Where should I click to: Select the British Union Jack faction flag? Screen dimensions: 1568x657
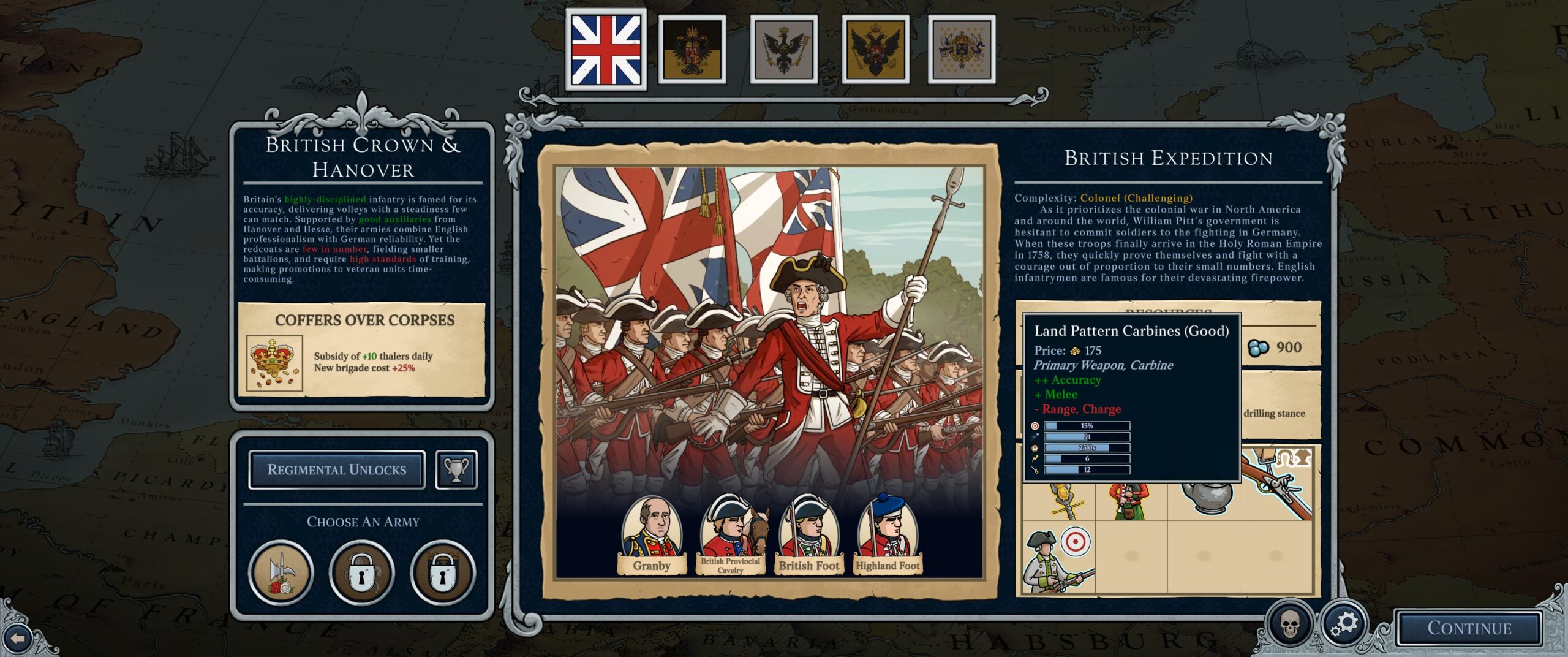[x=605, y=50]
